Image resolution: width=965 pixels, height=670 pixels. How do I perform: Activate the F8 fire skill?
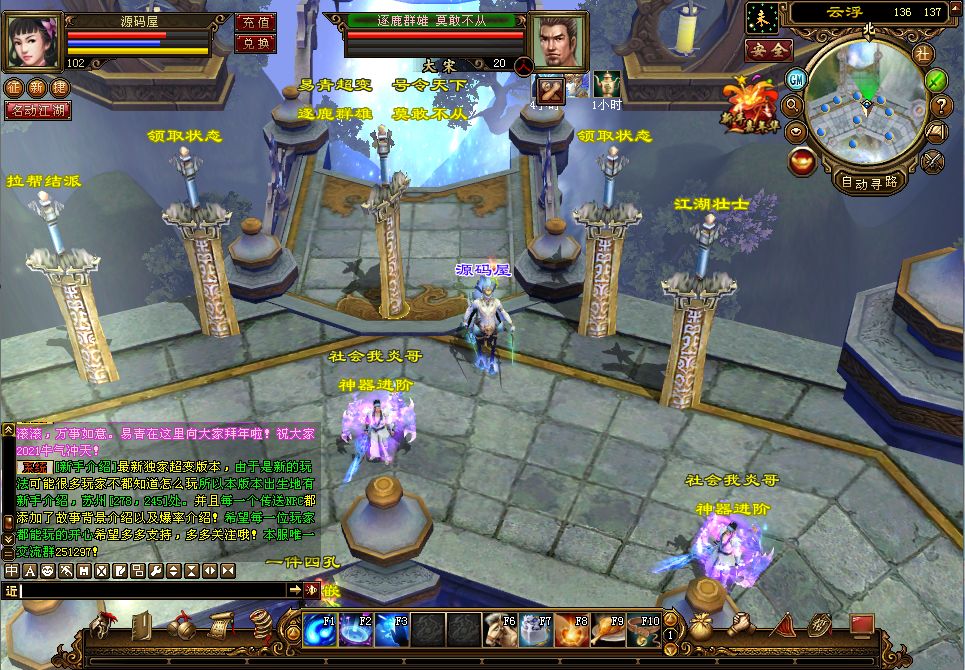click(571, 631)
